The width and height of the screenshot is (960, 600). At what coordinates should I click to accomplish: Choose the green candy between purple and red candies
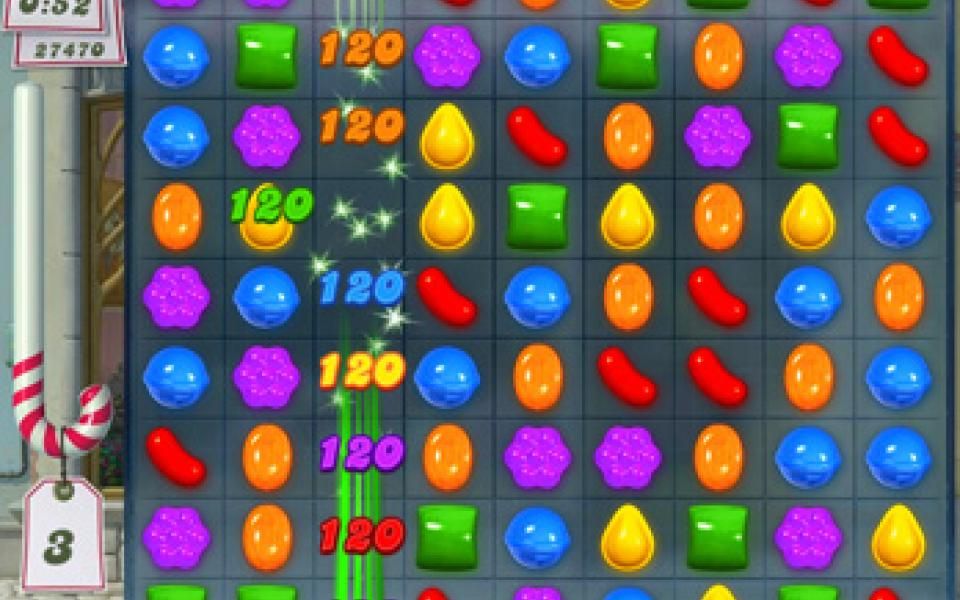click(808, 136)
